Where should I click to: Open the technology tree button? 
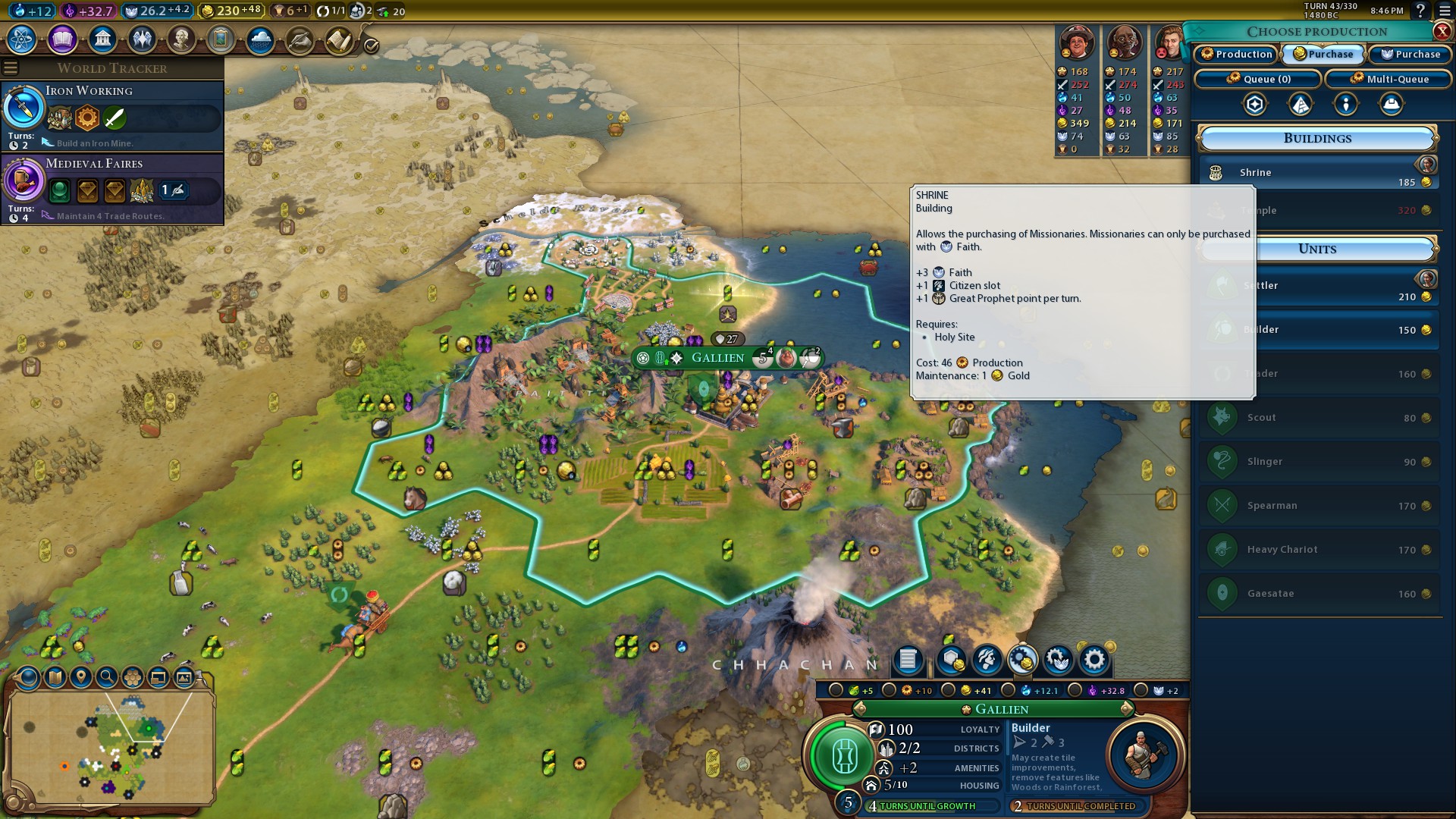pos(22,39)
